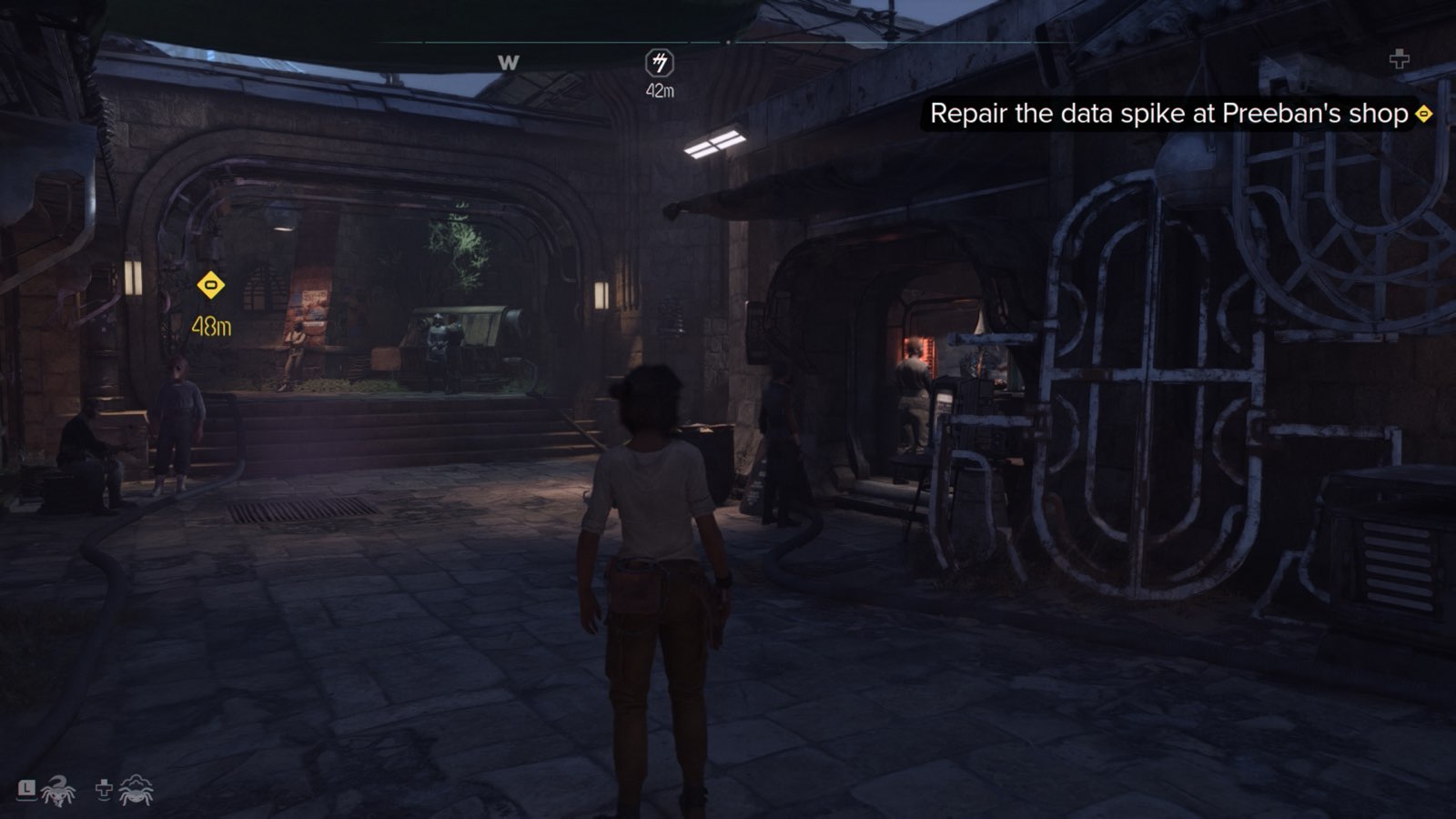Activate the Nix icon beside the L prompt
The image size is (1456, 819).
pyautogui.click(x=57, y=790)
